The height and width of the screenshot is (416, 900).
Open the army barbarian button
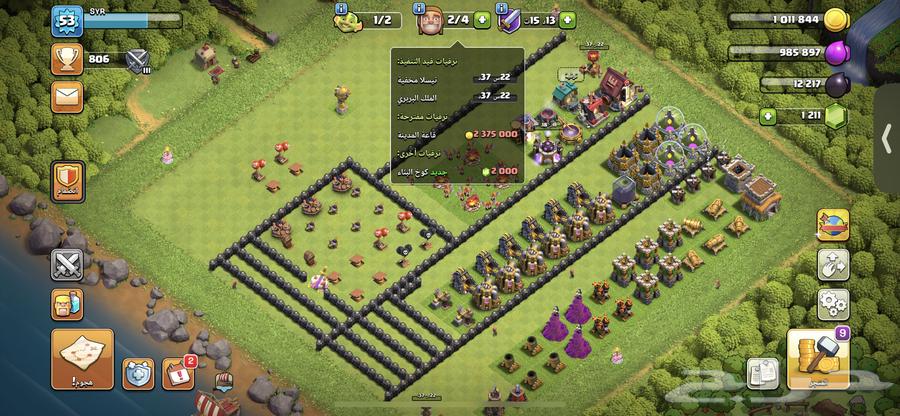(x=68, y=304)
